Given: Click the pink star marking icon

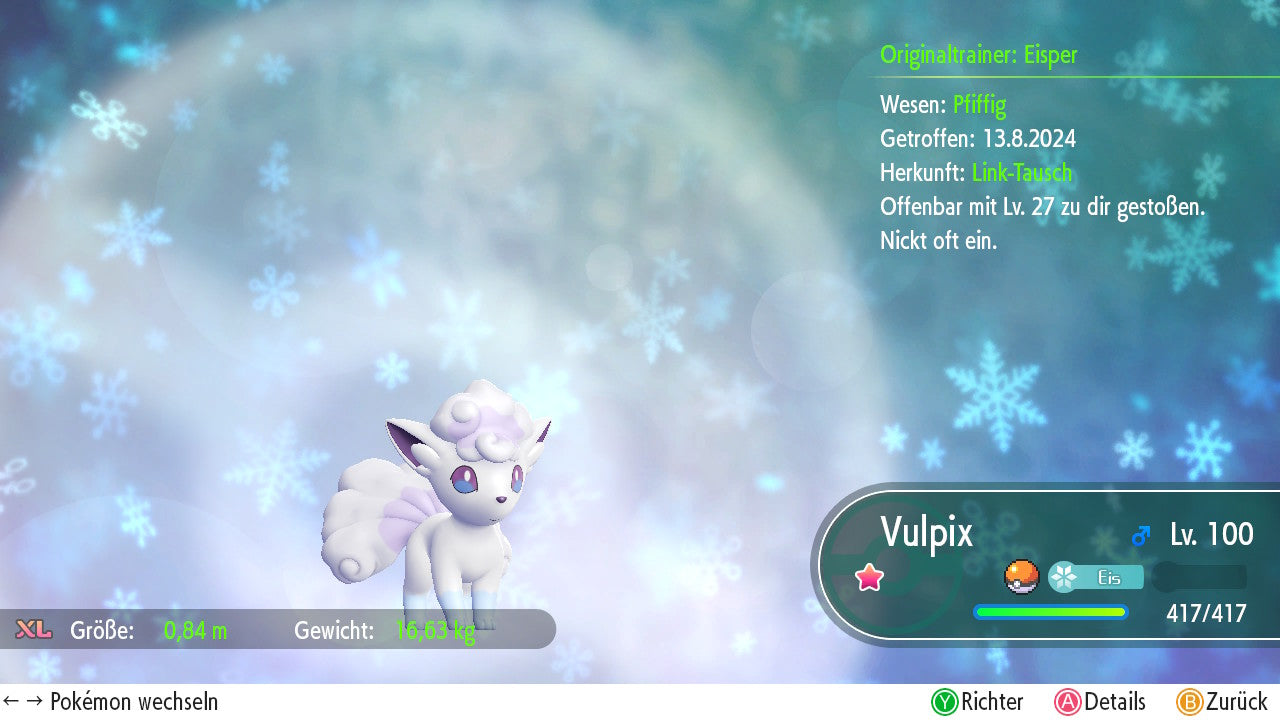Looking at the screenshot, I should click(x=869, y=577).
